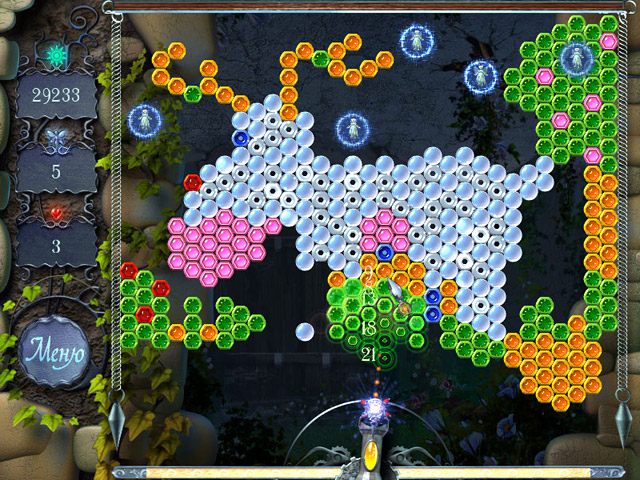The height and width of the screenshot is (480, 640).
Task: Open the Меню button
Action: (56, 352)
